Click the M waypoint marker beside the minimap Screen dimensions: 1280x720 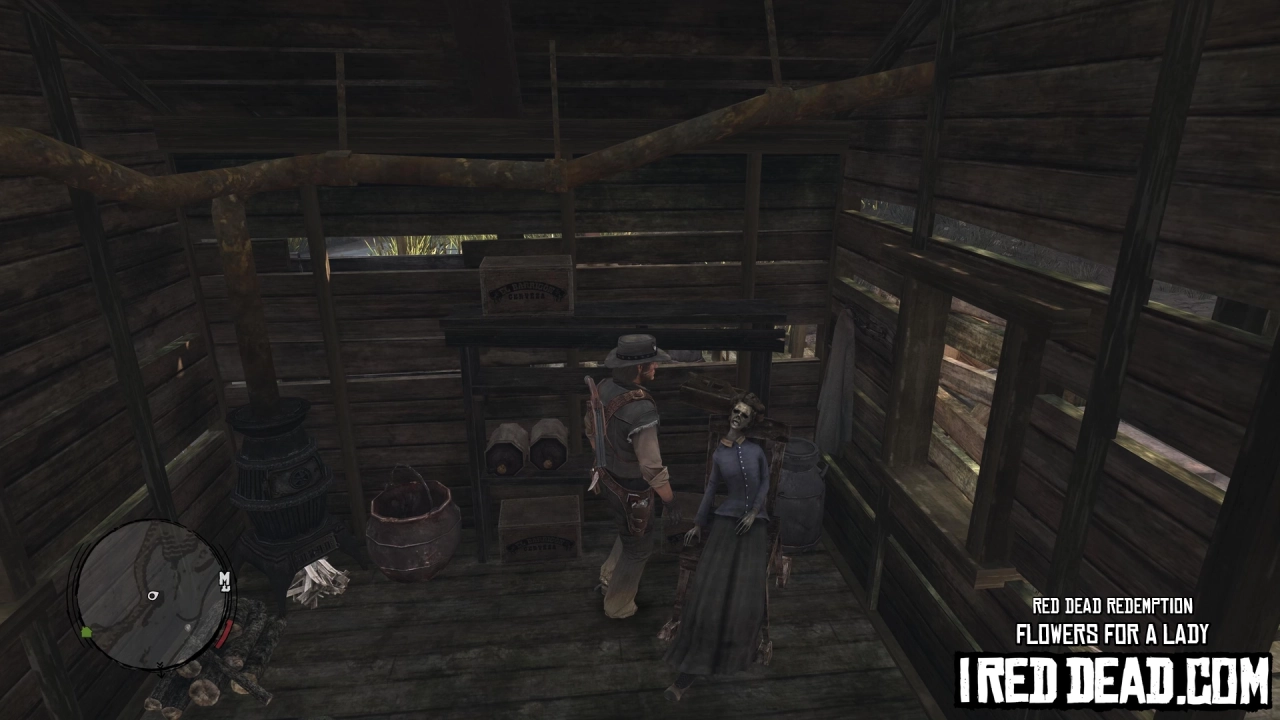[225, 581]
